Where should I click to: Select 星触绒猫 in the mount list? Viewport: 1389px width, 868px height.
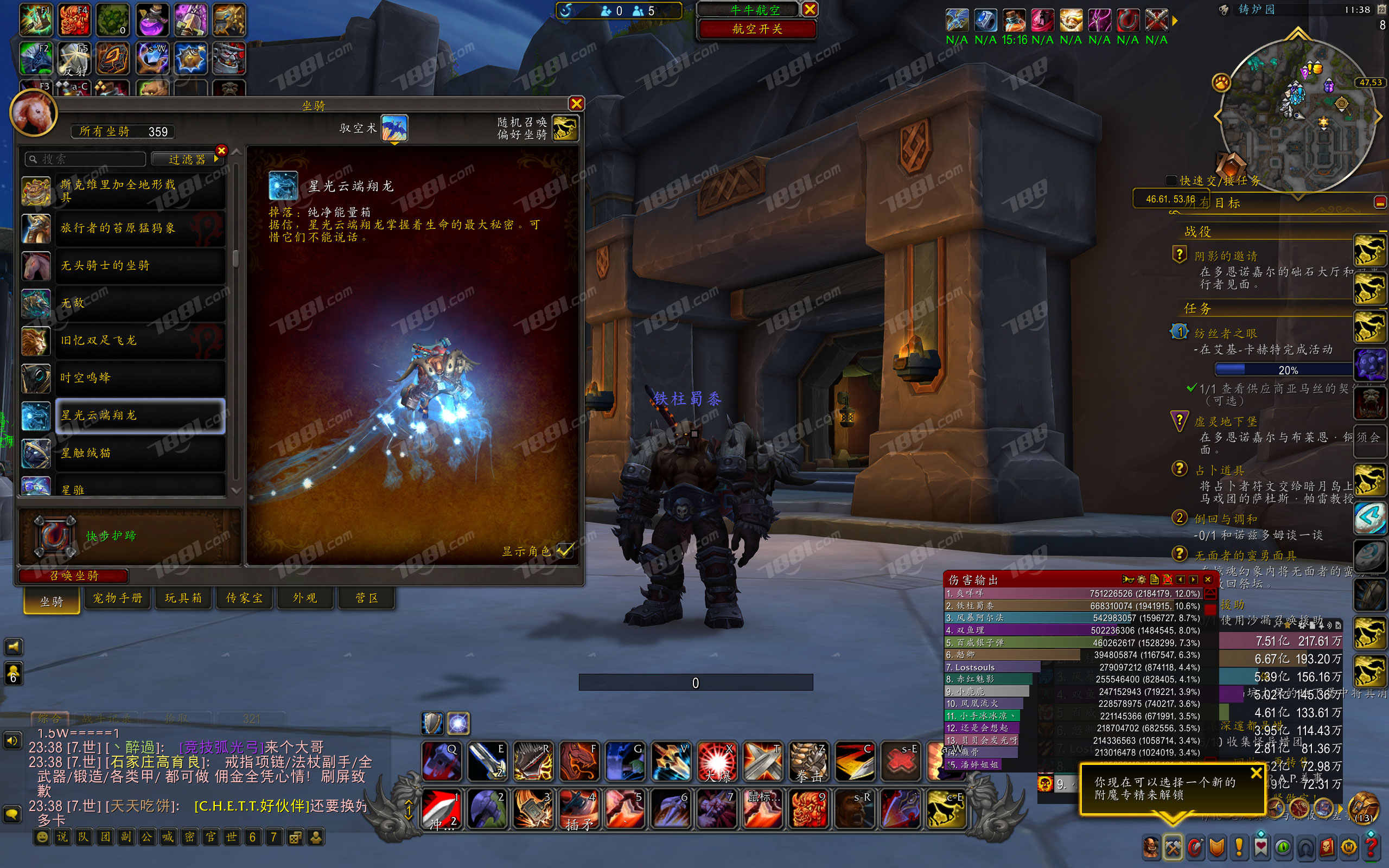pos(140,453)
